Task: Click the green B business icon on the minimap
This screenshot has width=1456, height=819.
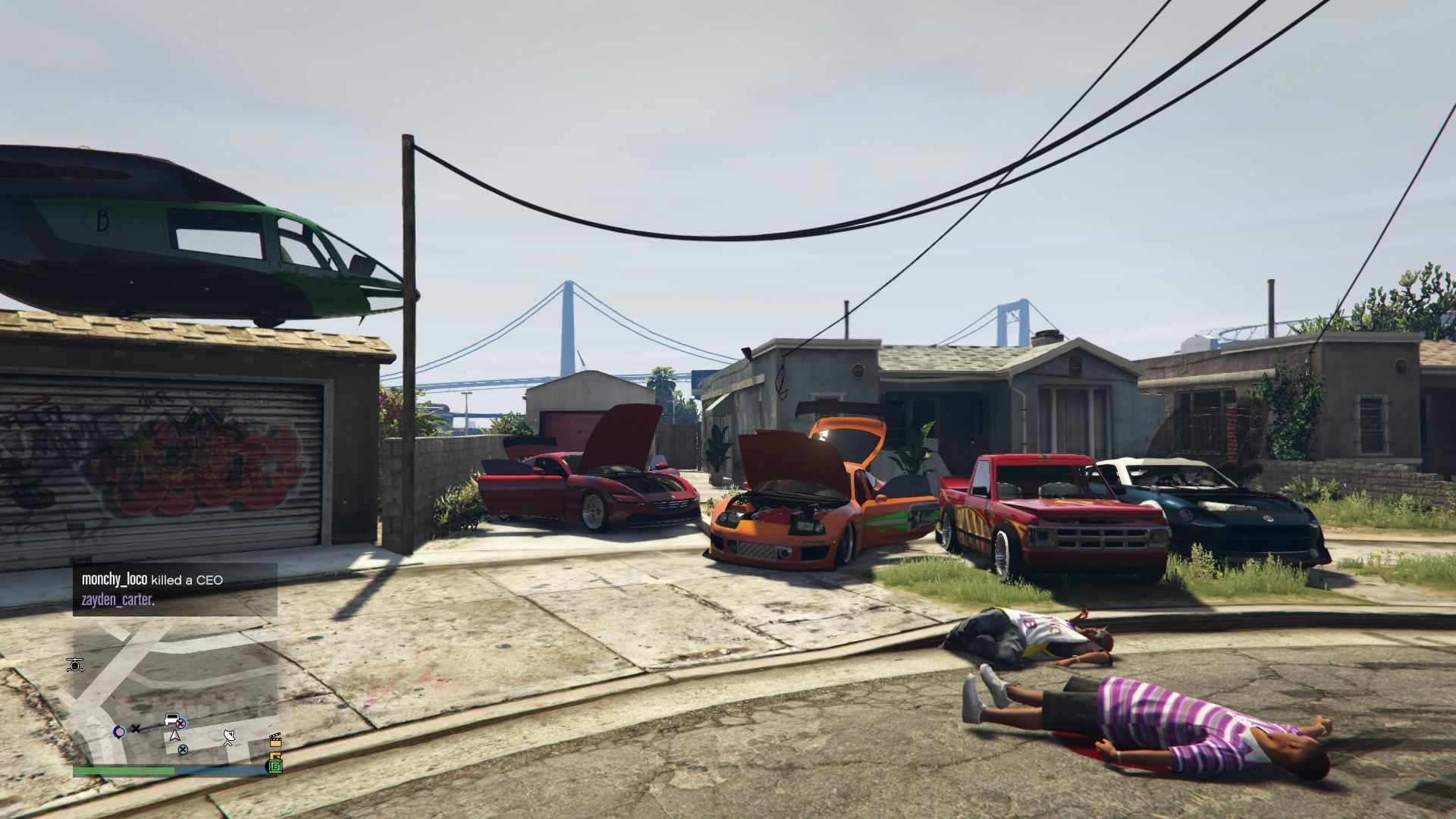Action: click(275, 767)
